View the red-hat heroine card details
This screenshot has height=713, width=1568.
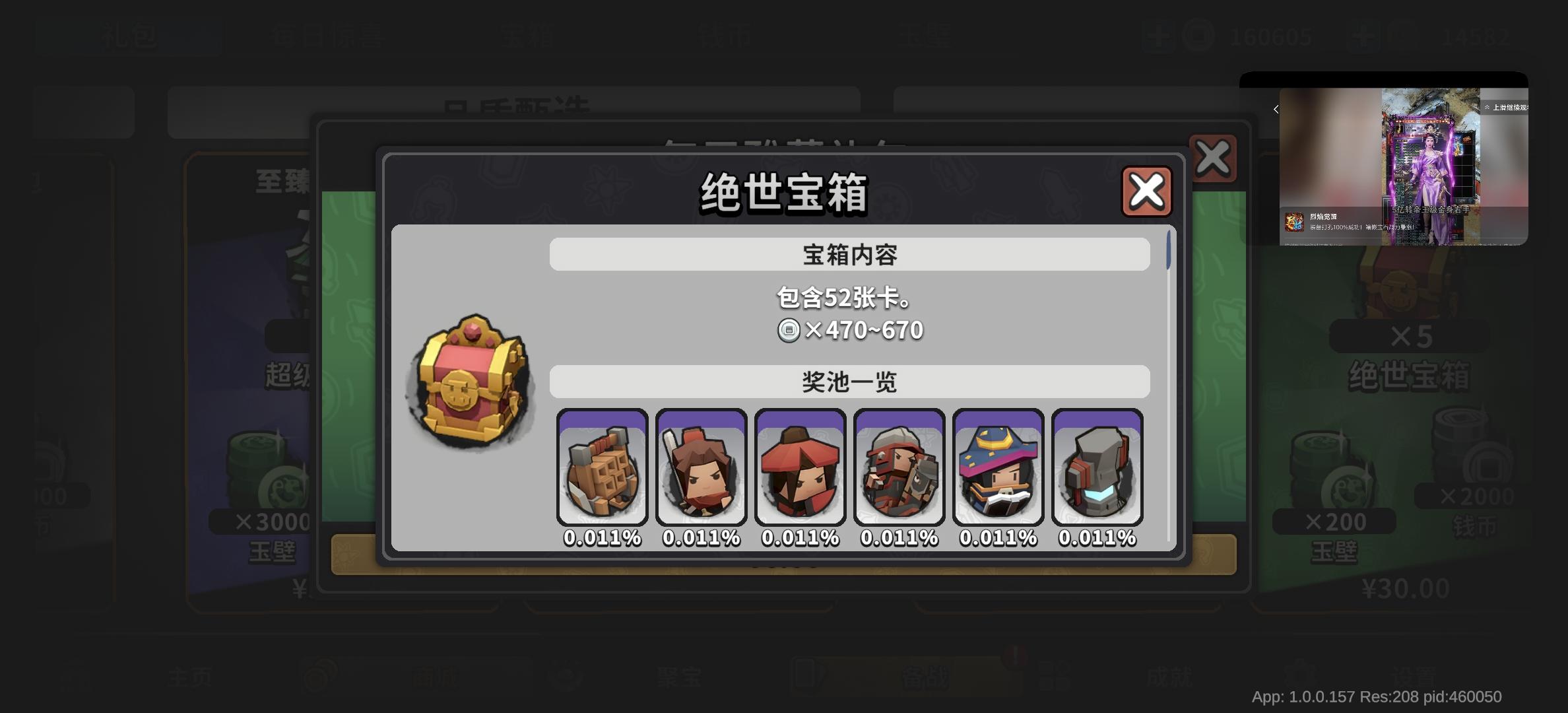coord(800,469)
